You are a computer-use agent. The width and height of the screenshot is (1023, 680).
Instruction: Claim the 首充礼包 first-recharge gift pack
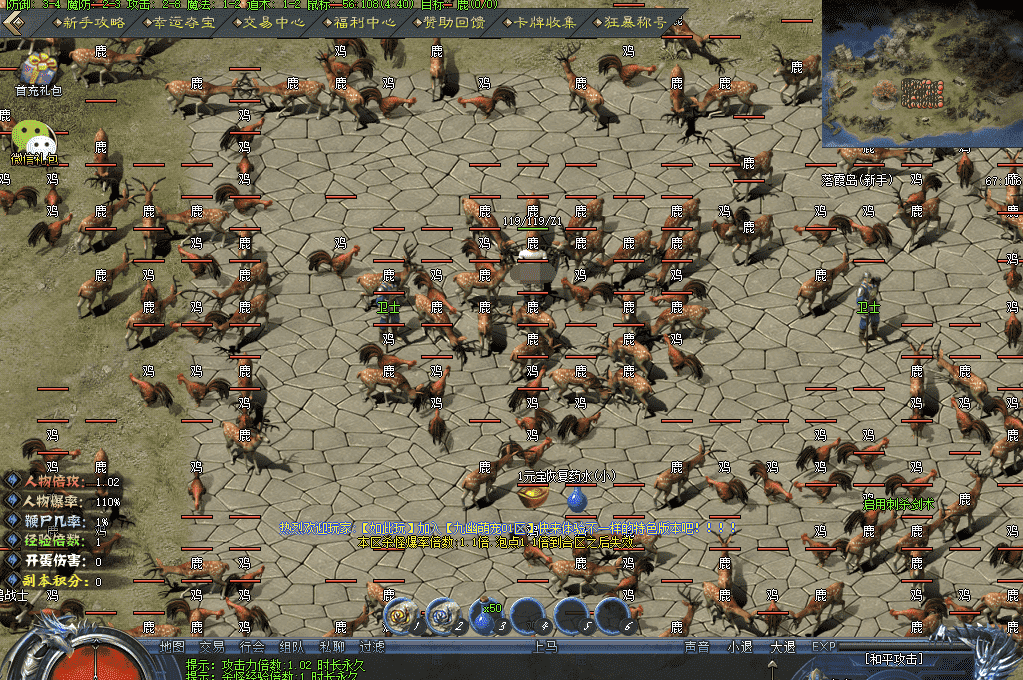click(x=38, y=72)
